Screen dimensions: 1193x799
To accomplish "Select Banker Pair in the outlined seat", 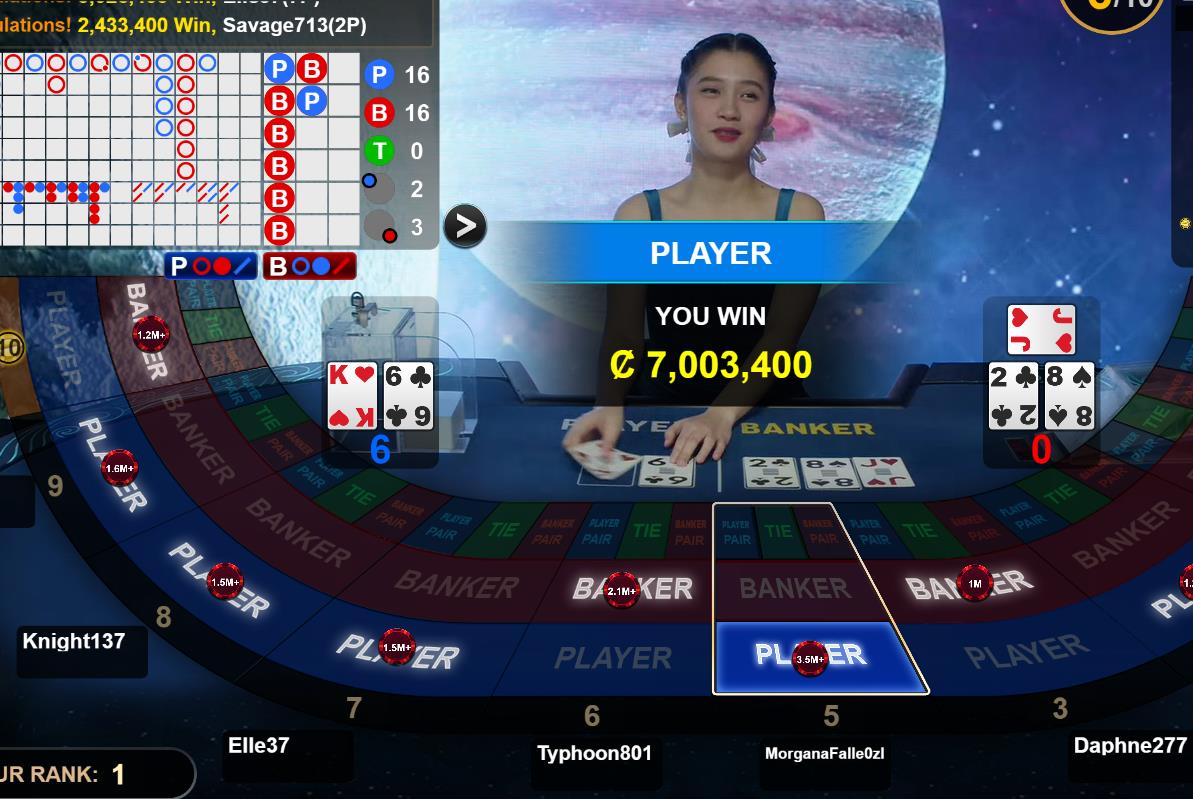I will [x=820, y=531].
